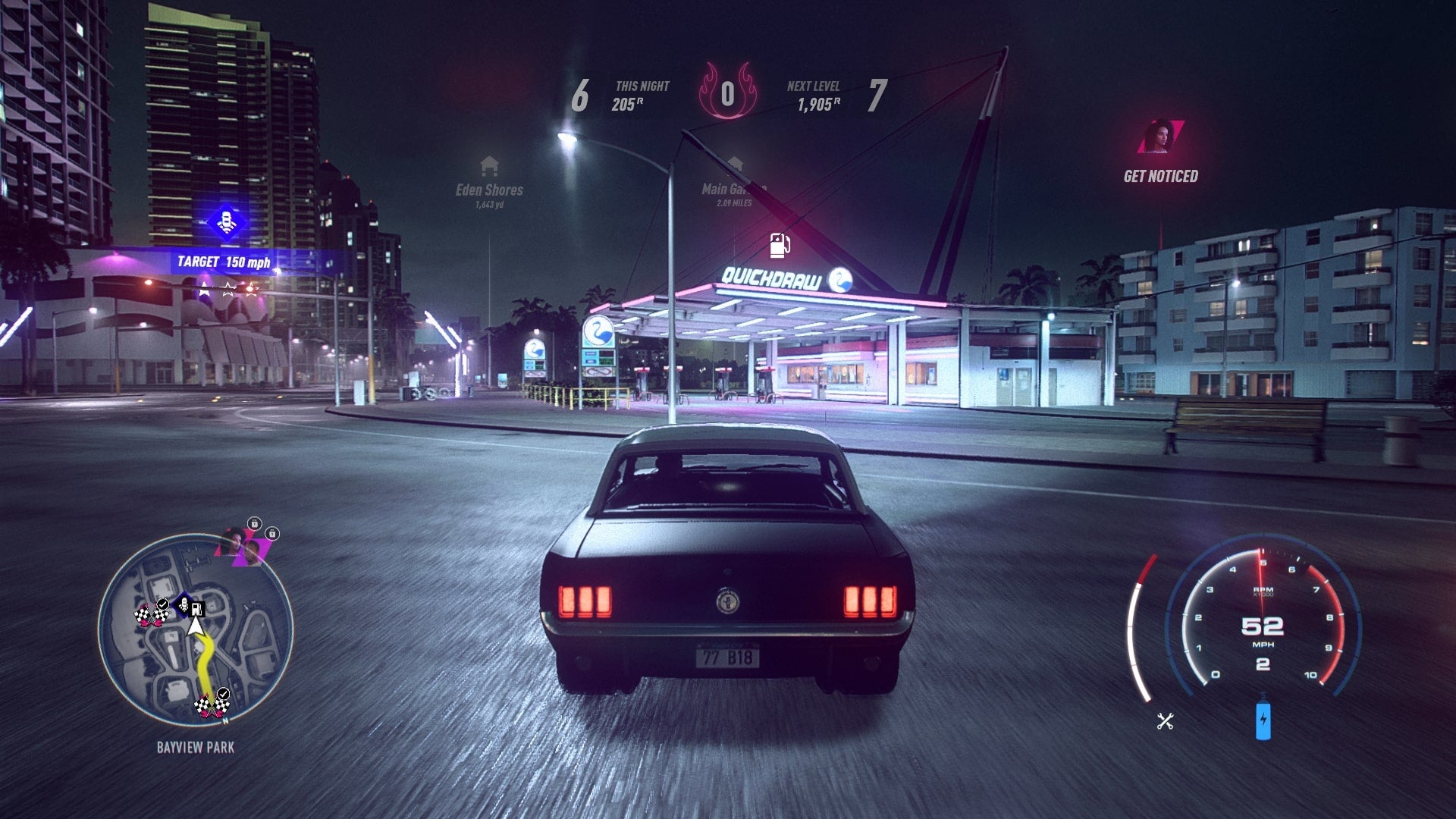Viewport: 1456px width, 819px height.
Task: Expand the locked padlock icon near the portraits
Action: click(254, 524)
